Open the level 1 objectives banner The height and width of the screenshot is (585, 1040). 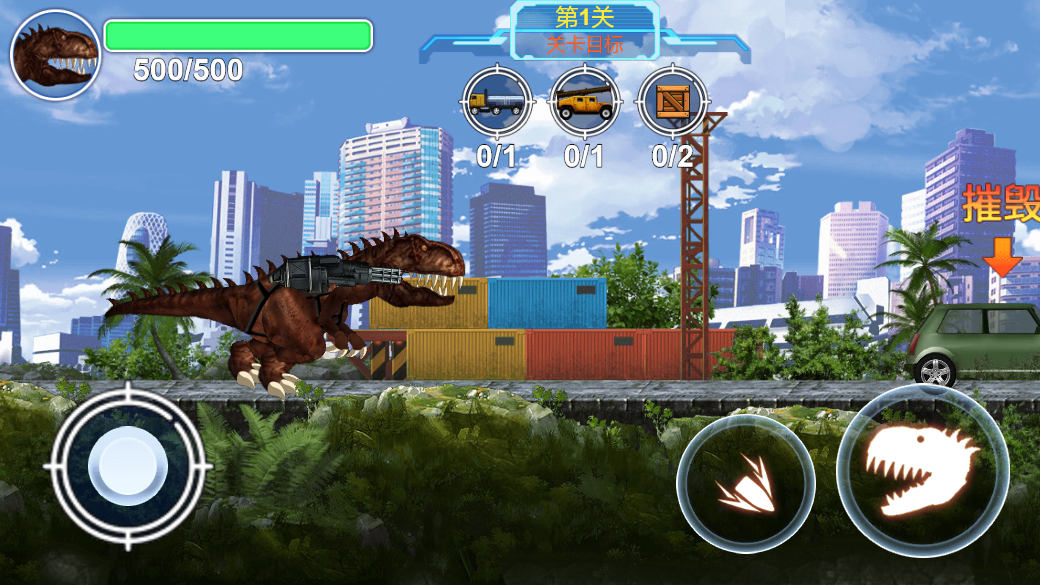(x=585, y=31)
